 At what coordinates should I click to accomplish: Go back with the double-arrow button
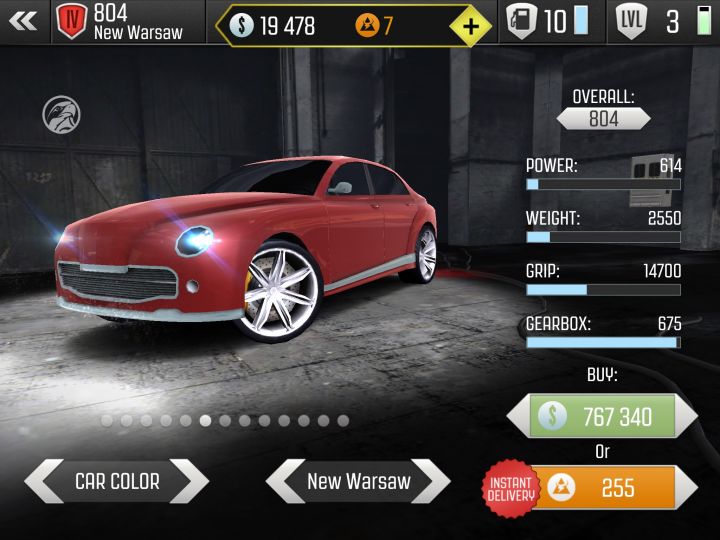coord(22,21)
